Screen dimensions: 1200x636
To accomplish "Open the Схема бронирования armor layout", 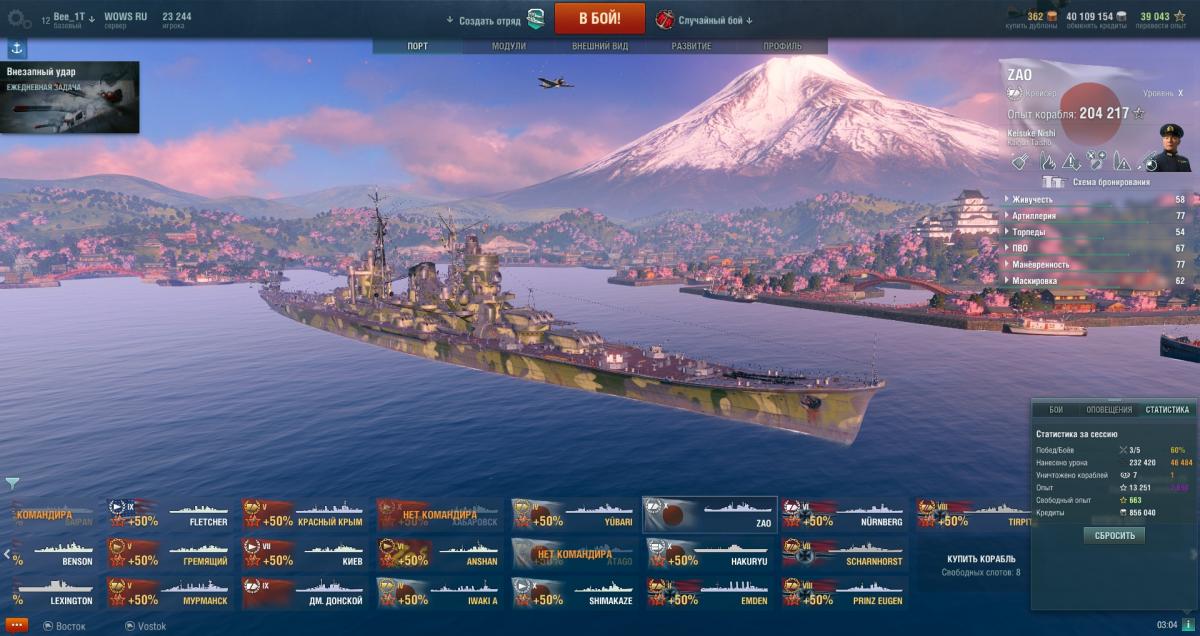I will (1096, 182).
